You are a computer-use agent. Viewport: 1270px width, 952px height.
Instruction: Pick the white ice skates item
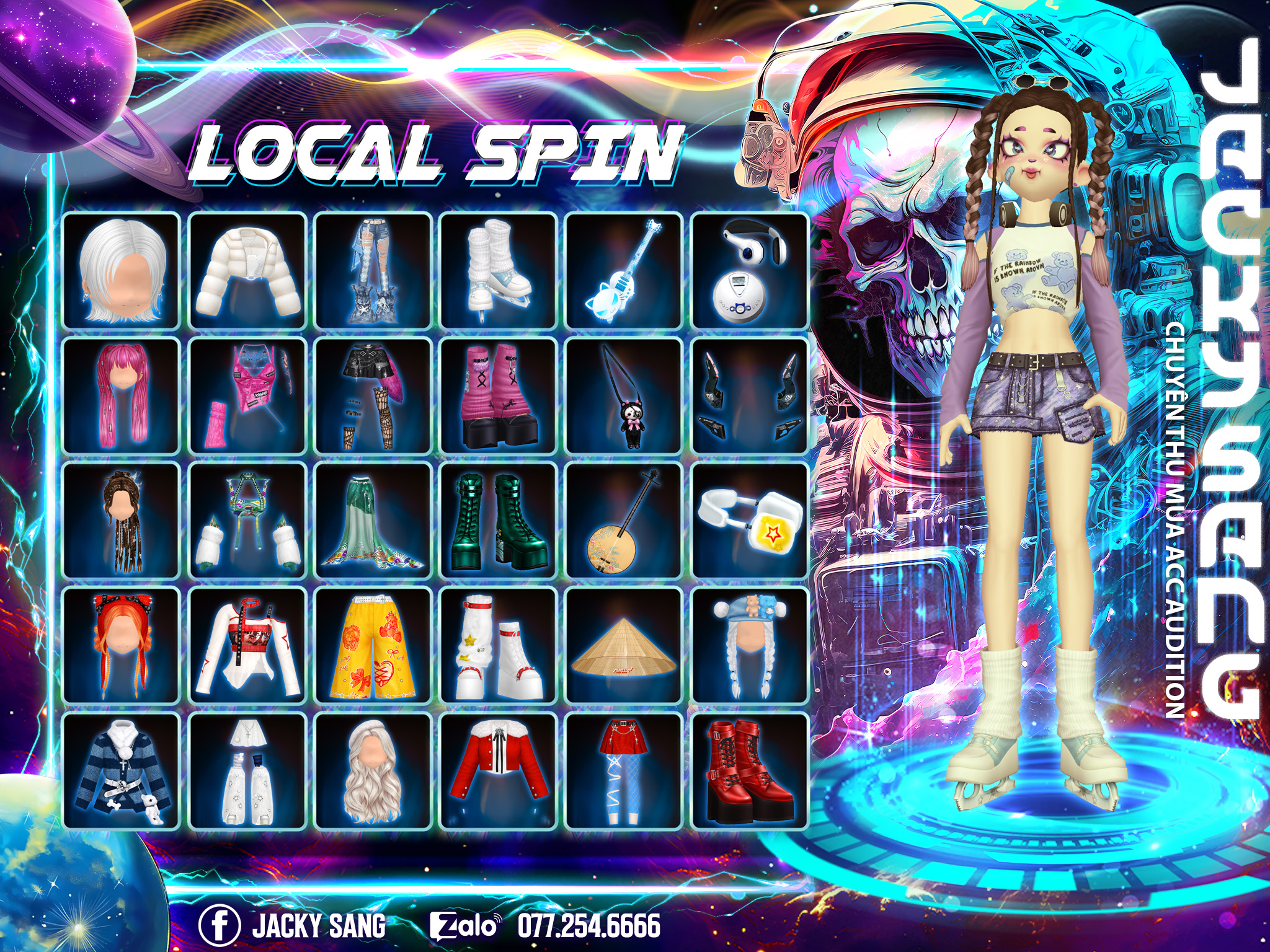tap(498, 271)
